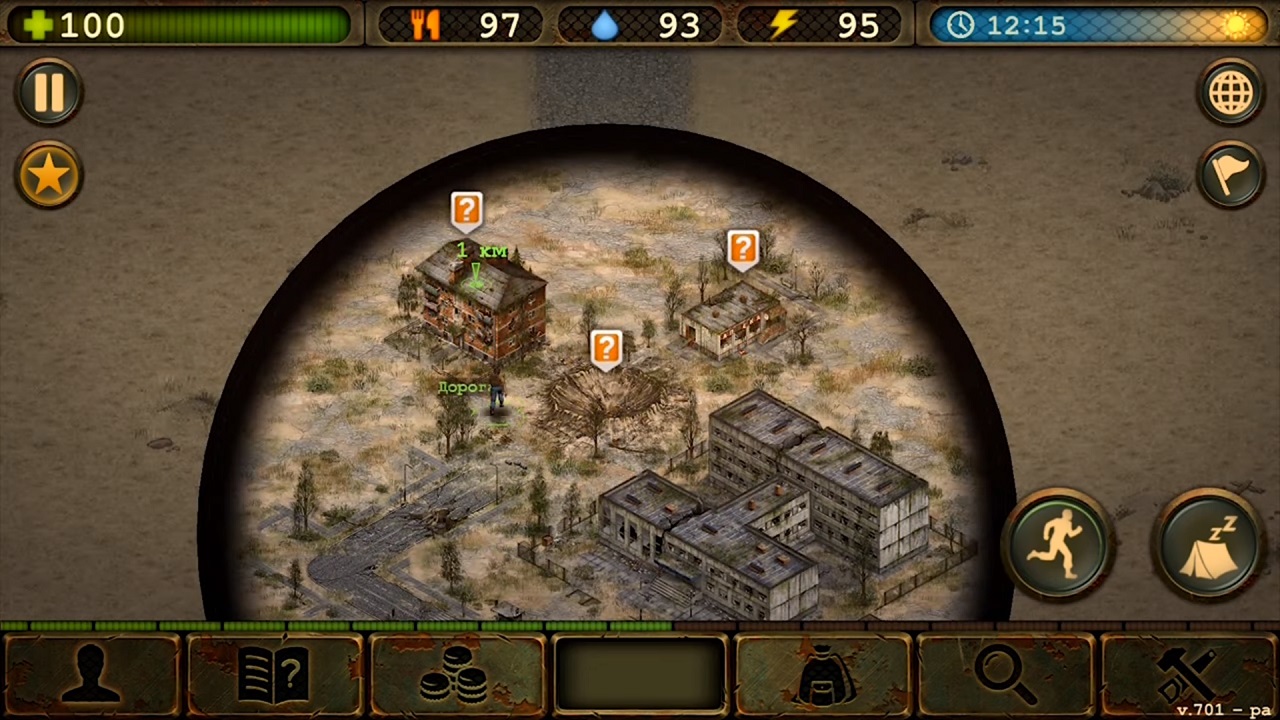Open the coin stacks trade panel
The image size is (1280, 720).
[x=457, y=674]
